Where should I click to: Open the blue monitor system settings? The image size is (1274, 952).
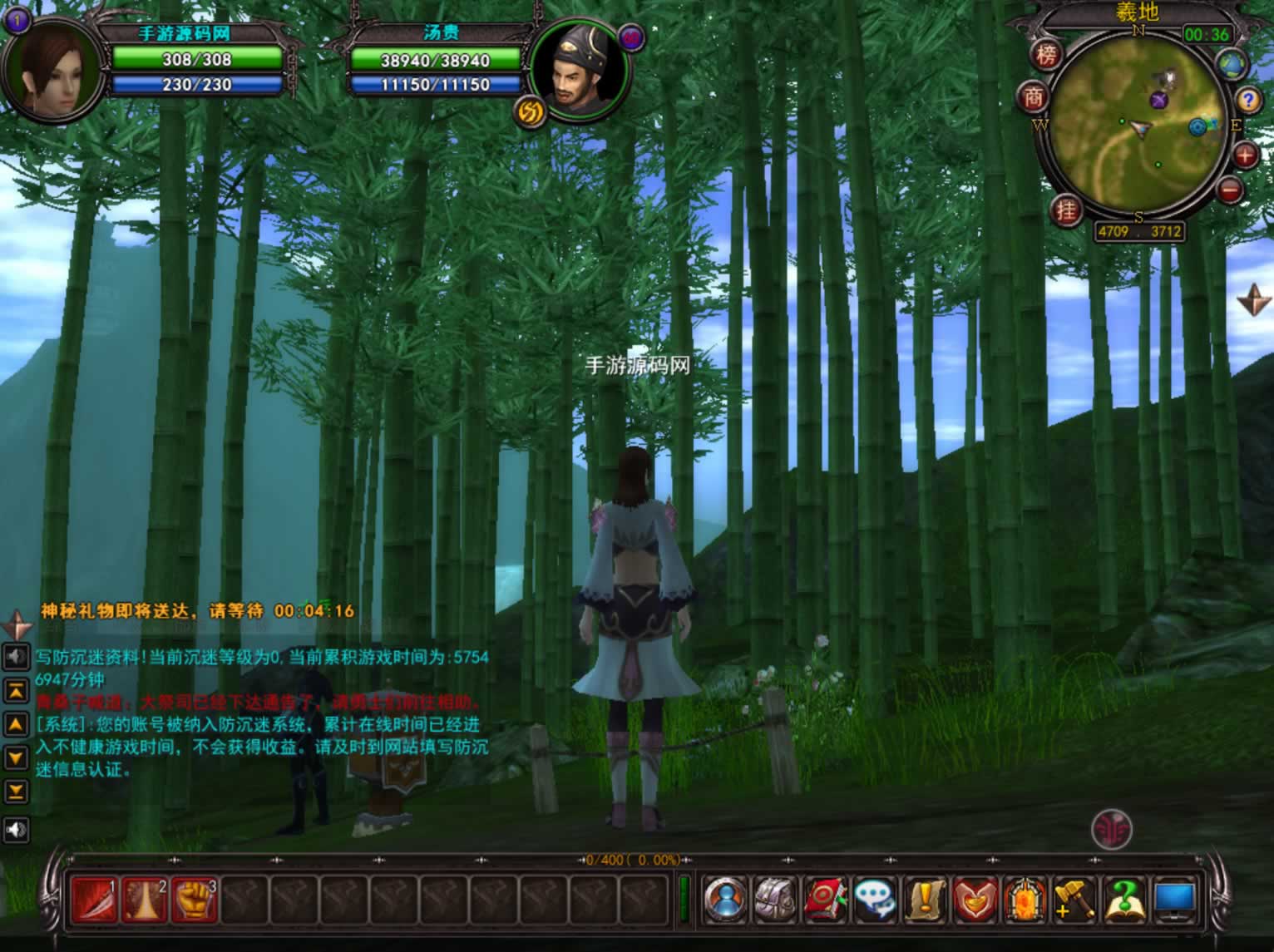(x=1174, y=900)
